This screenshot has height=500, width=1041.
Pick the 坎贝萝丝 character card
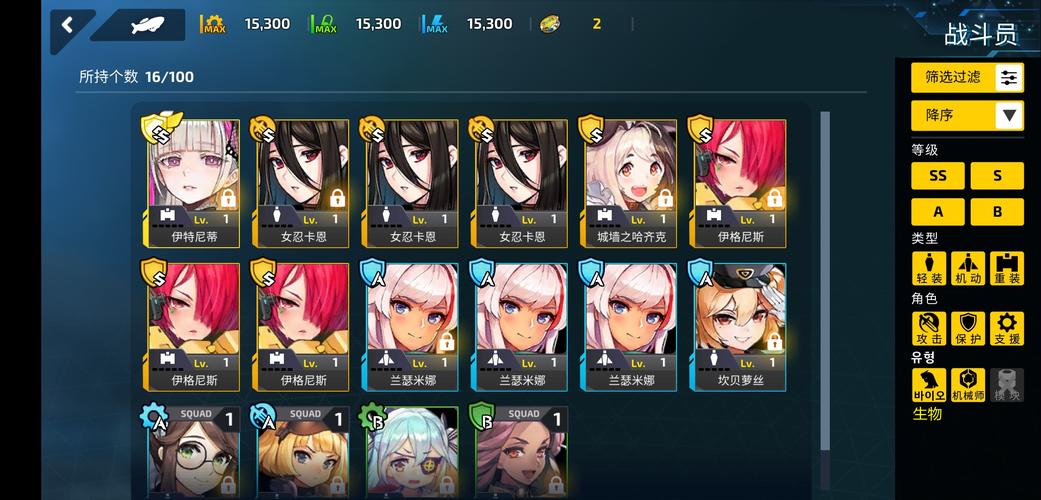point(740,327)
